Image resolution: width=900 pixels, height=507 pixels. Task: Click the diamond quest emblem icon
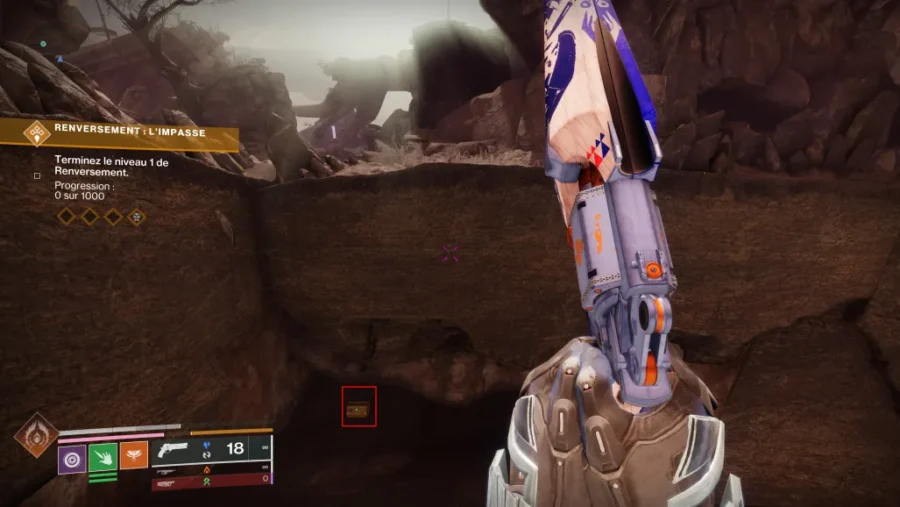click(x=37, y=133)
